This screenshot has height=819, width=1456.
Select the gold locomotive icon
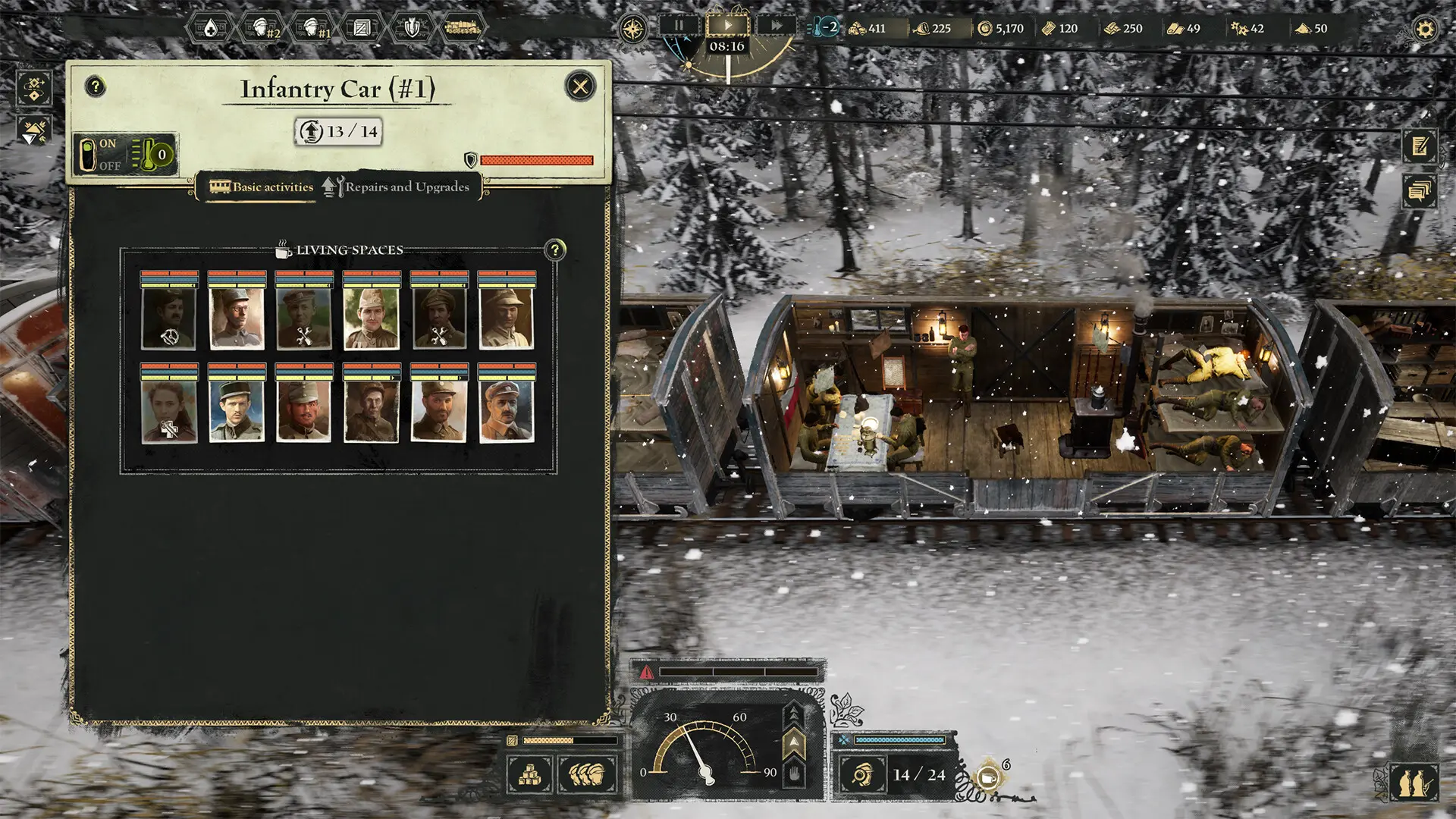462,29
